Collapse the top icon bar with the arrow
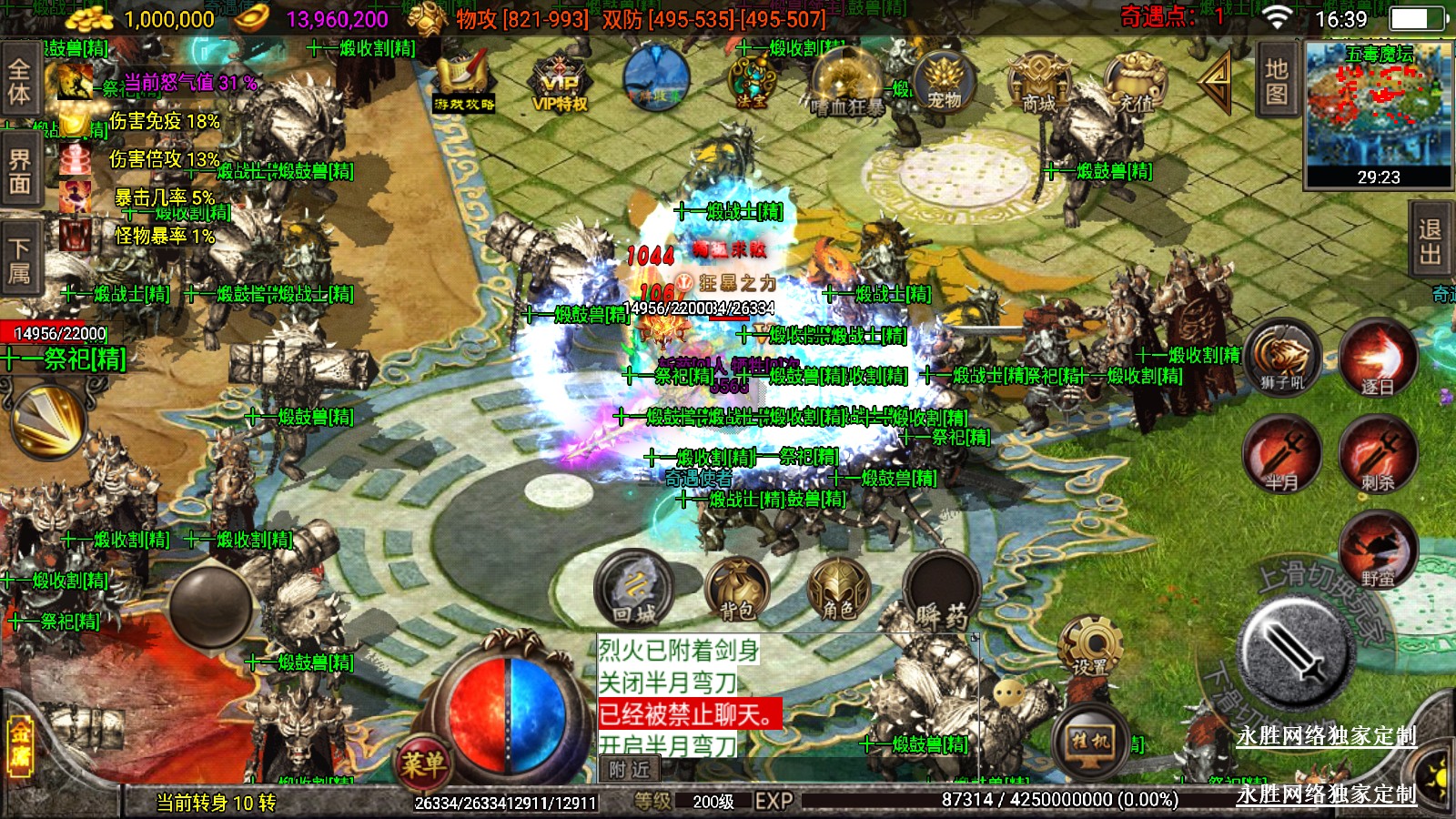The width and height of the screenshot is (1456, 819). tap(1216, 80)
